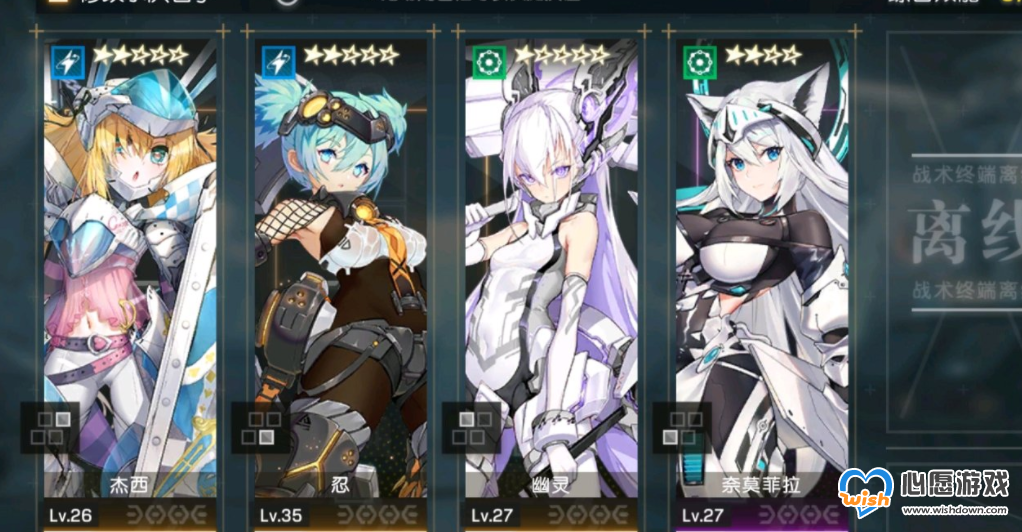Screen dimensions: 1022x532
Task: Choose the 忍 character card
Action: point(340,280)
